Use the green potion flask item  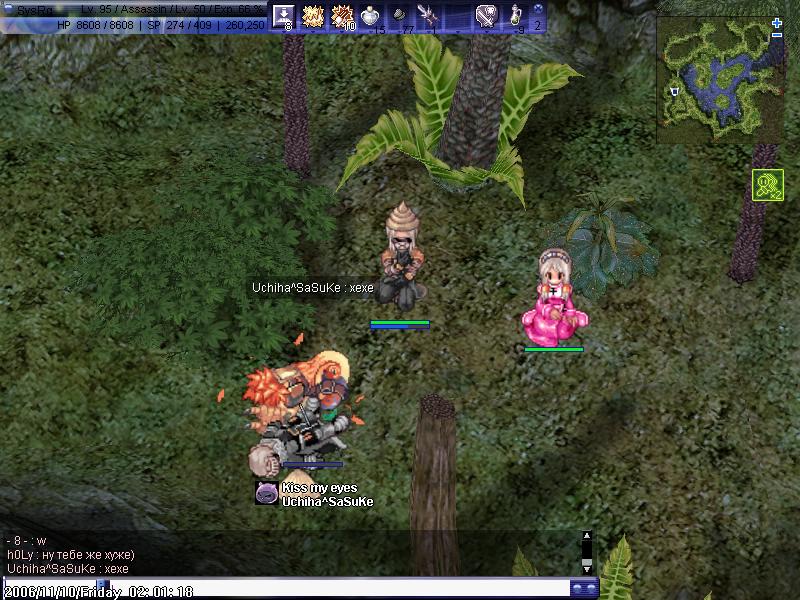[x=516, y=16]
